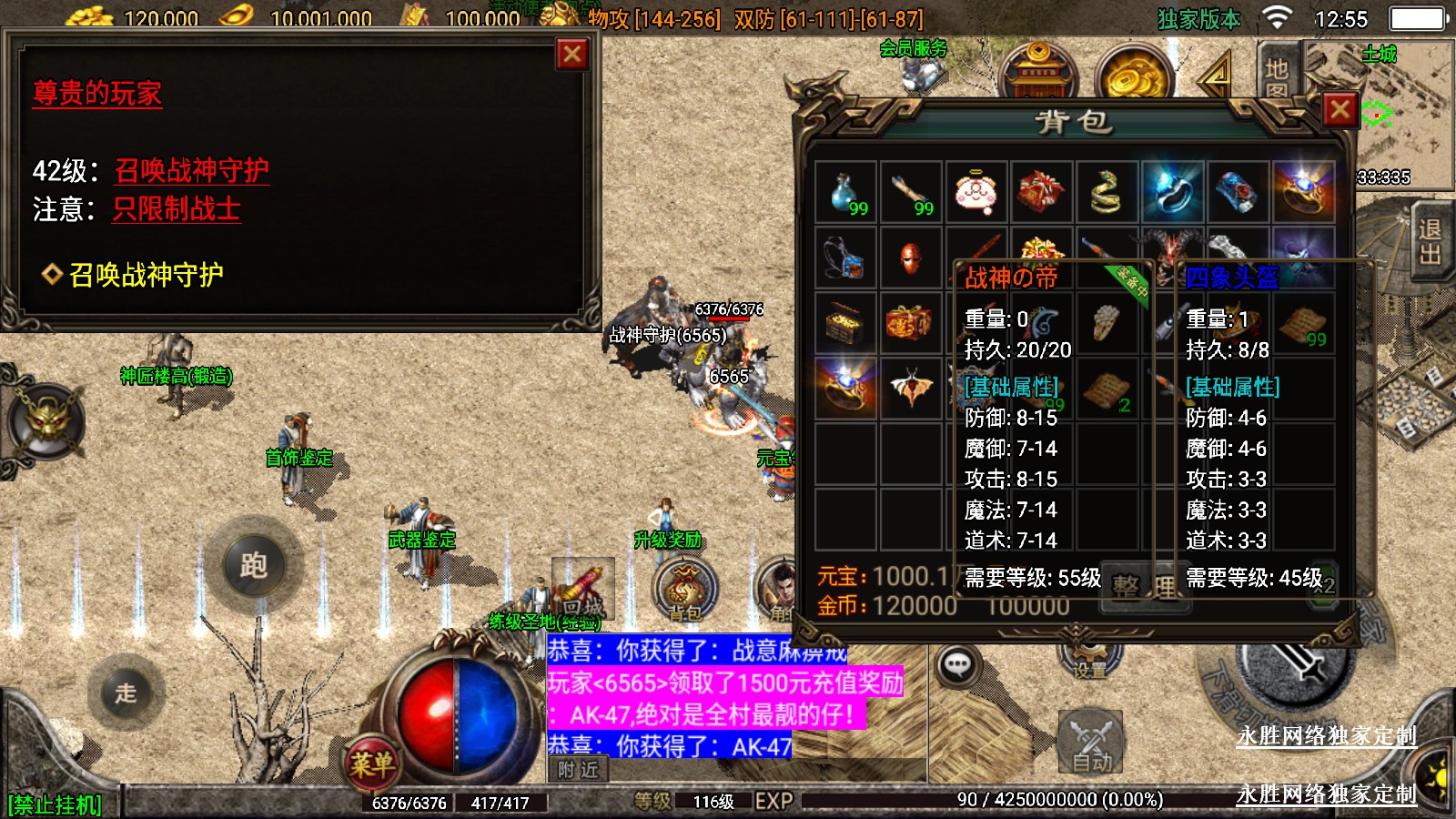This screenshot has width=1456, height=819.
Task: Tap the 跑 run button
Action: click(253, 566)
